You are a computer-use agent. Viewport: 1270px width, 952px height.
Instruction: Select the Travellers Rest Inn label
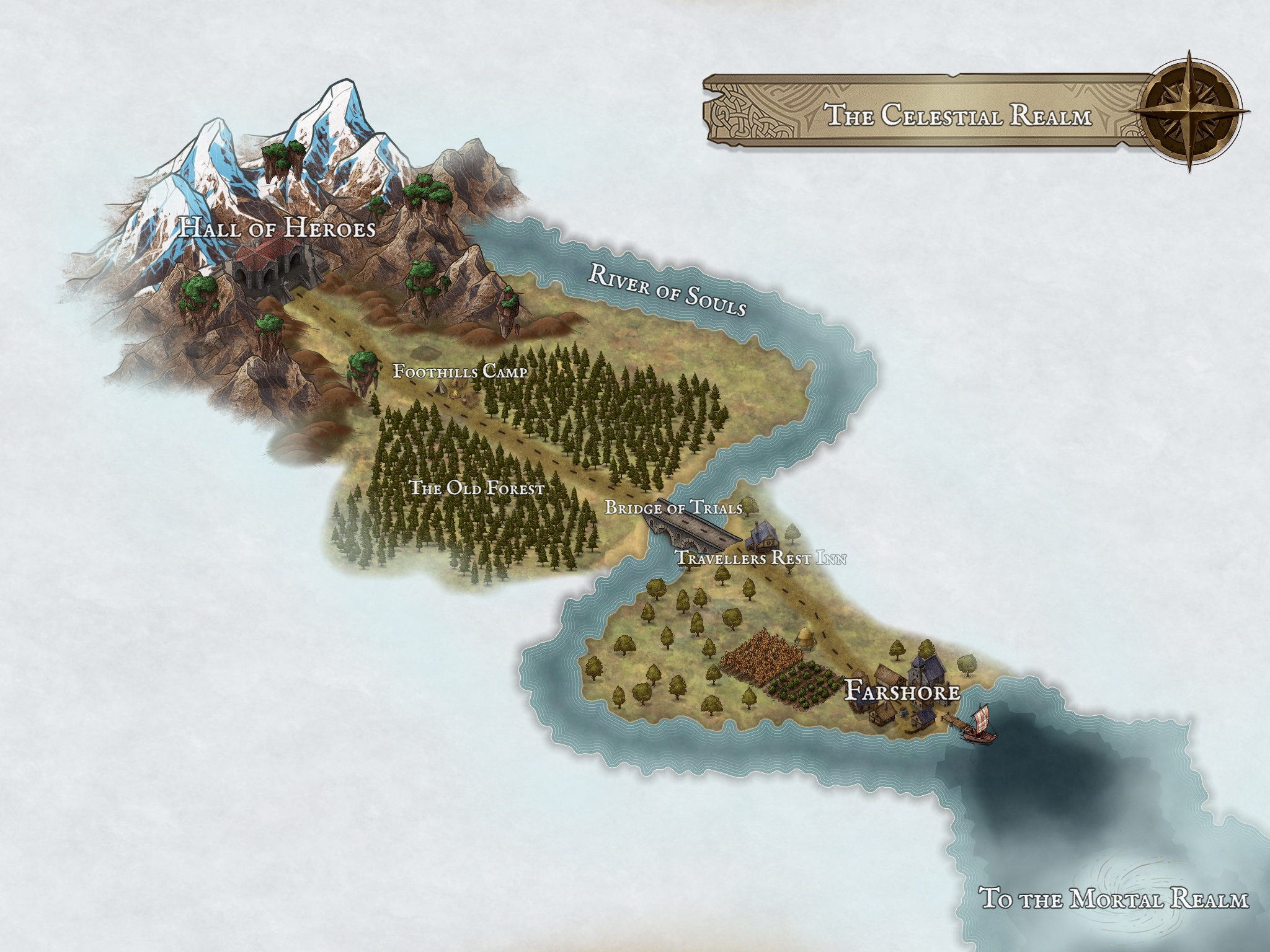761,558
